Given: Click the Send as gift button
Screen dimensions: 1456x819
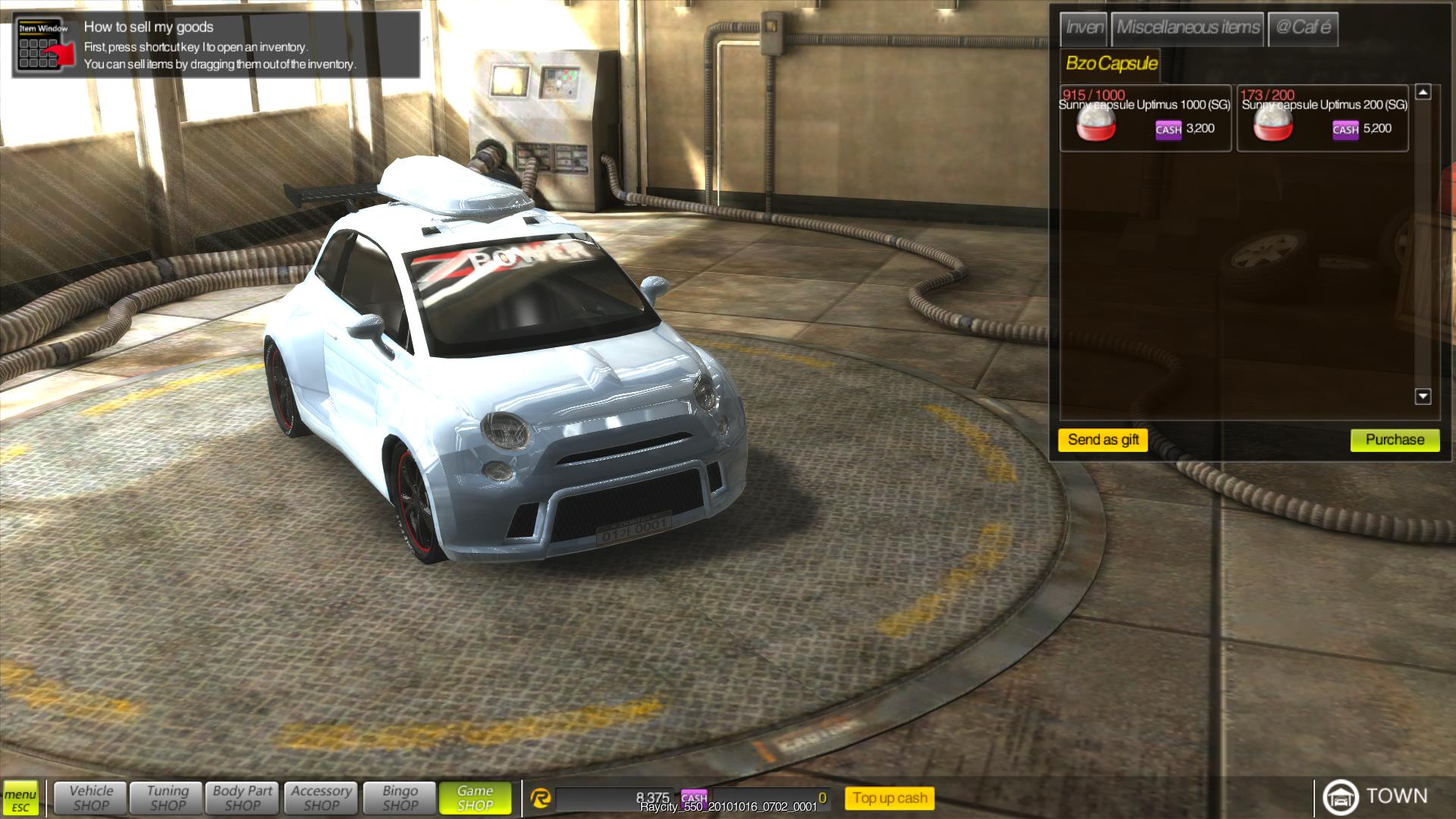Looking at the screenshot, I should tap(1103, 440).
